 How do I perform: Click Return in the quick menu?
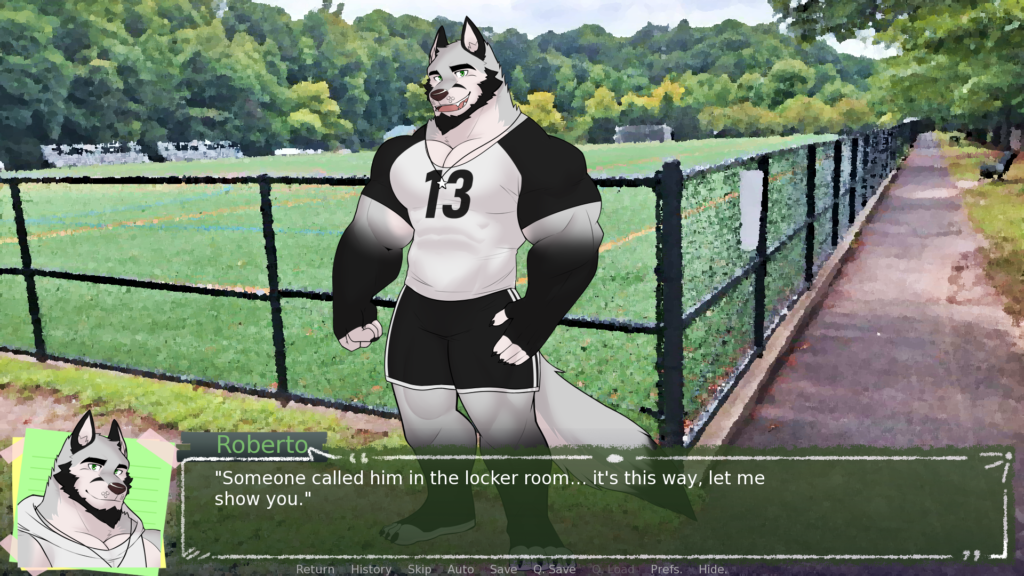(x=315, y=569)
